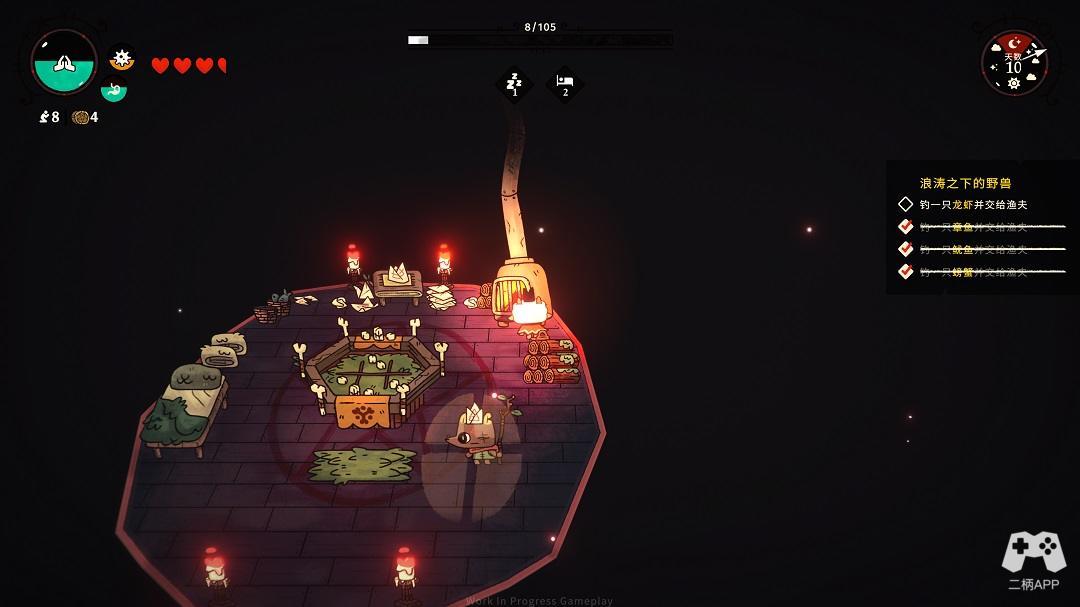Click the 二柄APP gamepad watermark logo
This screenshot has width=1080, height=607.
(x=1033, y=560)
